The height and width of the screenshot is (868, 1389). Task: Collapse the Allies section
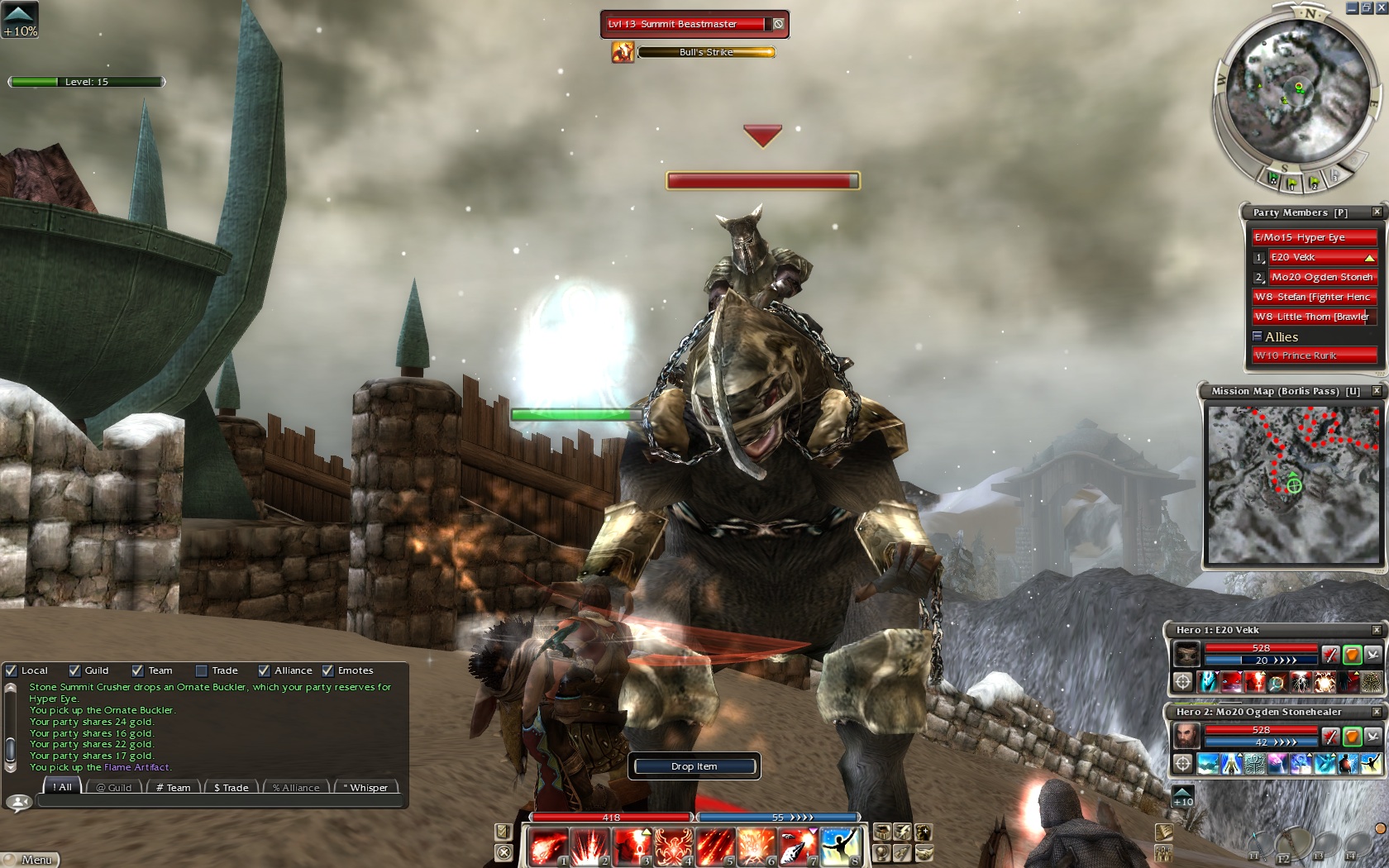pos(1258,336)
